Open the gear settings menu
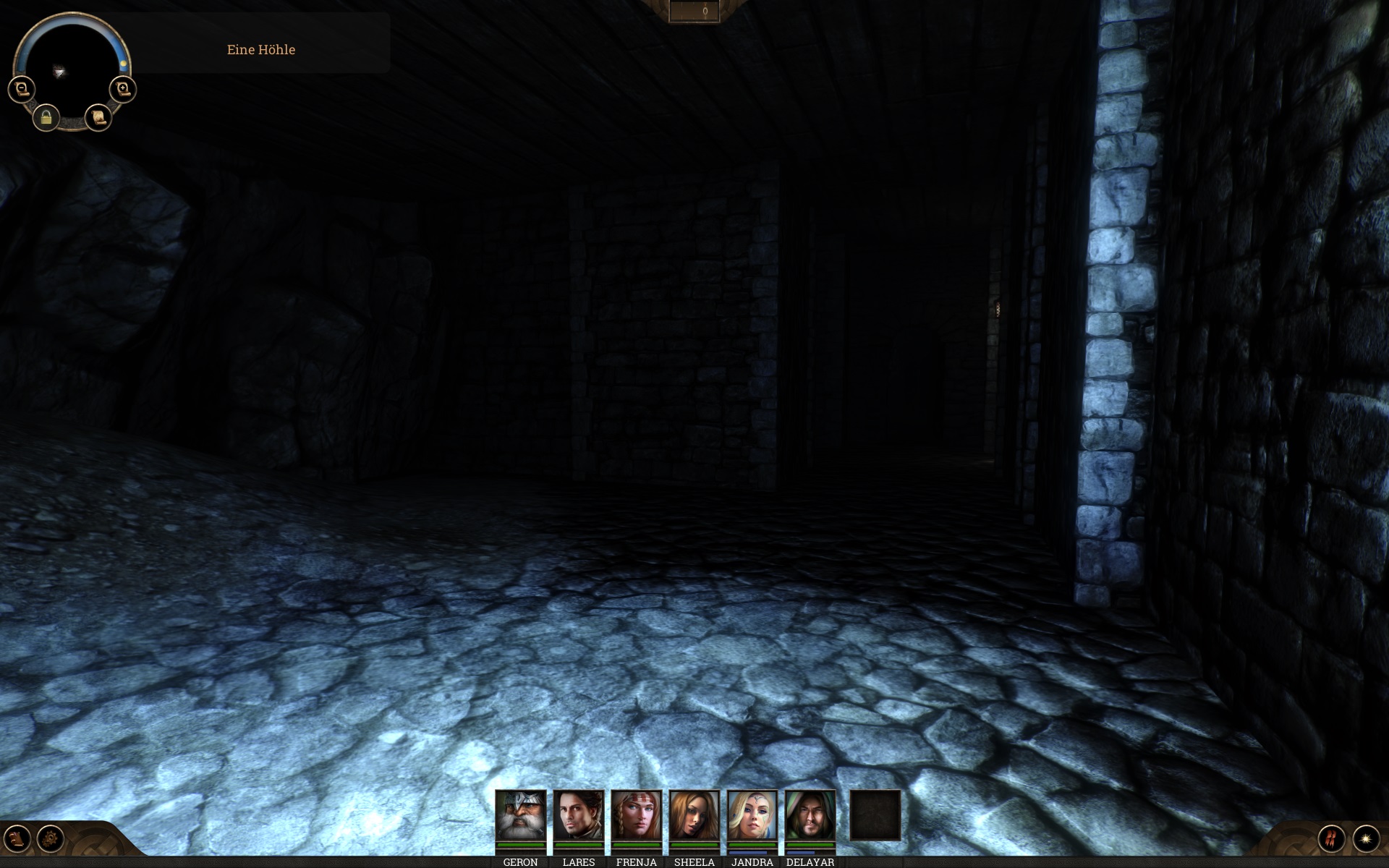Viewport: 1389px width, 868px height. point(51,839)
